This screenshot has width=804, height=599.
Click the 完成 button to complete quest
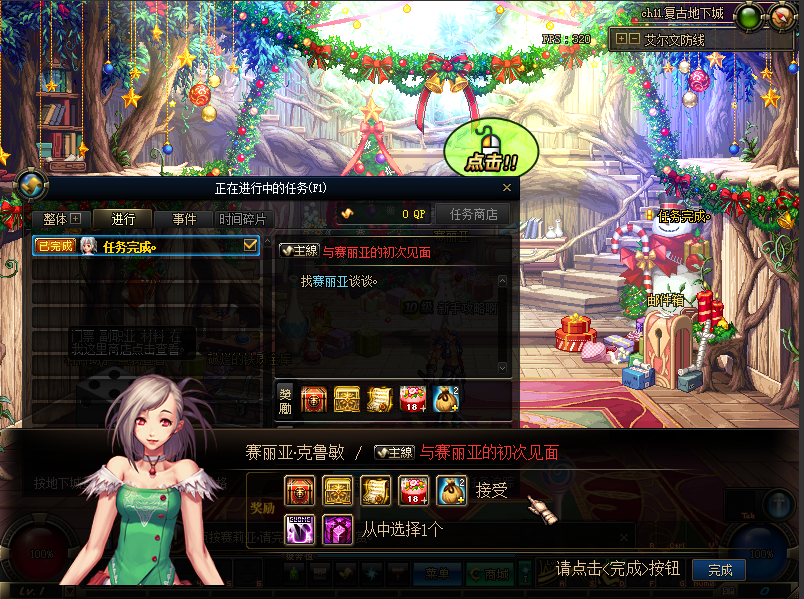pyautogui.click(x=719, y=570)
